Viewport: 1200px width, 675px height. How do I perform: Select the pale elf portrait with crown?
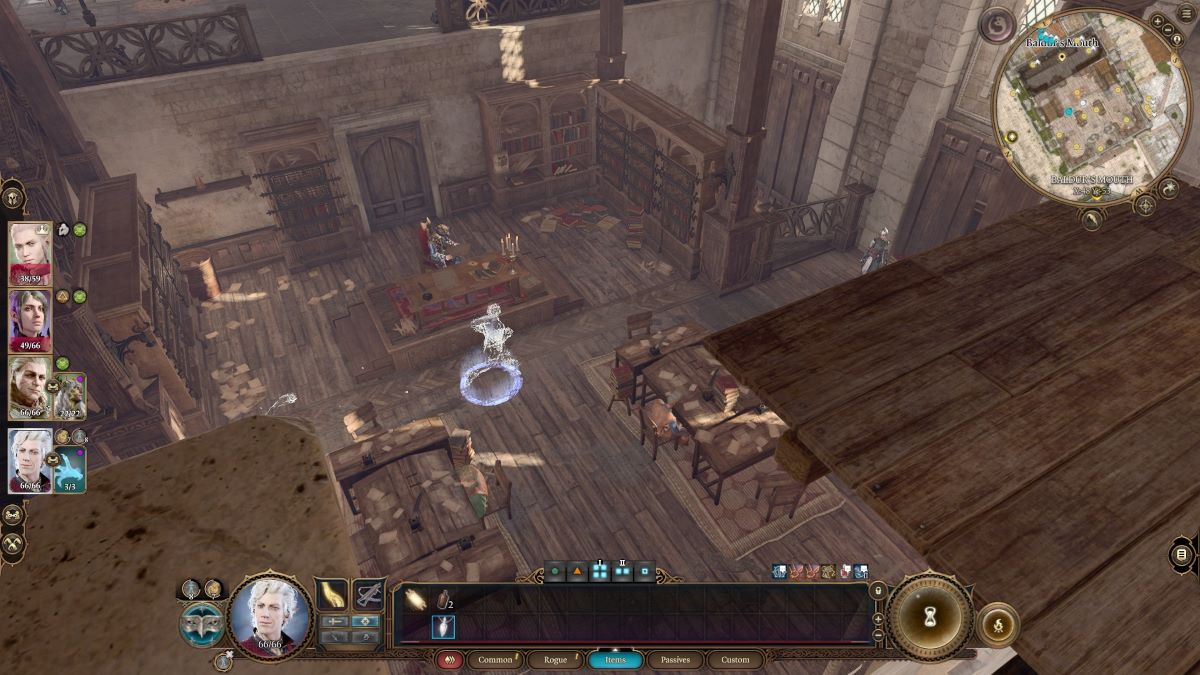[x=30, y=253]
